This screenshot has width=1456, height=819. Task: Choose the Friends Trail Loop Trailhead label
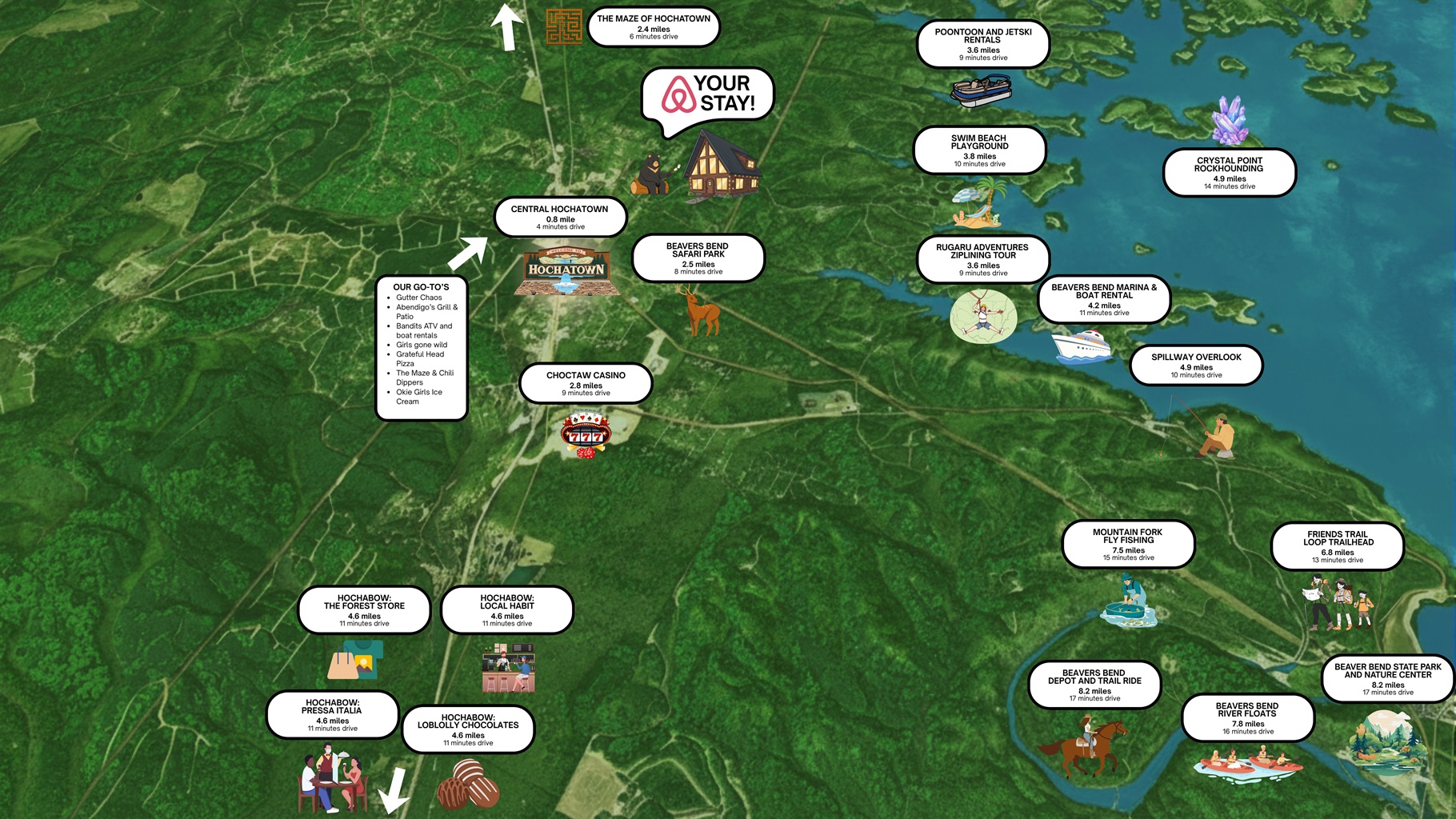click(1338, 546)
